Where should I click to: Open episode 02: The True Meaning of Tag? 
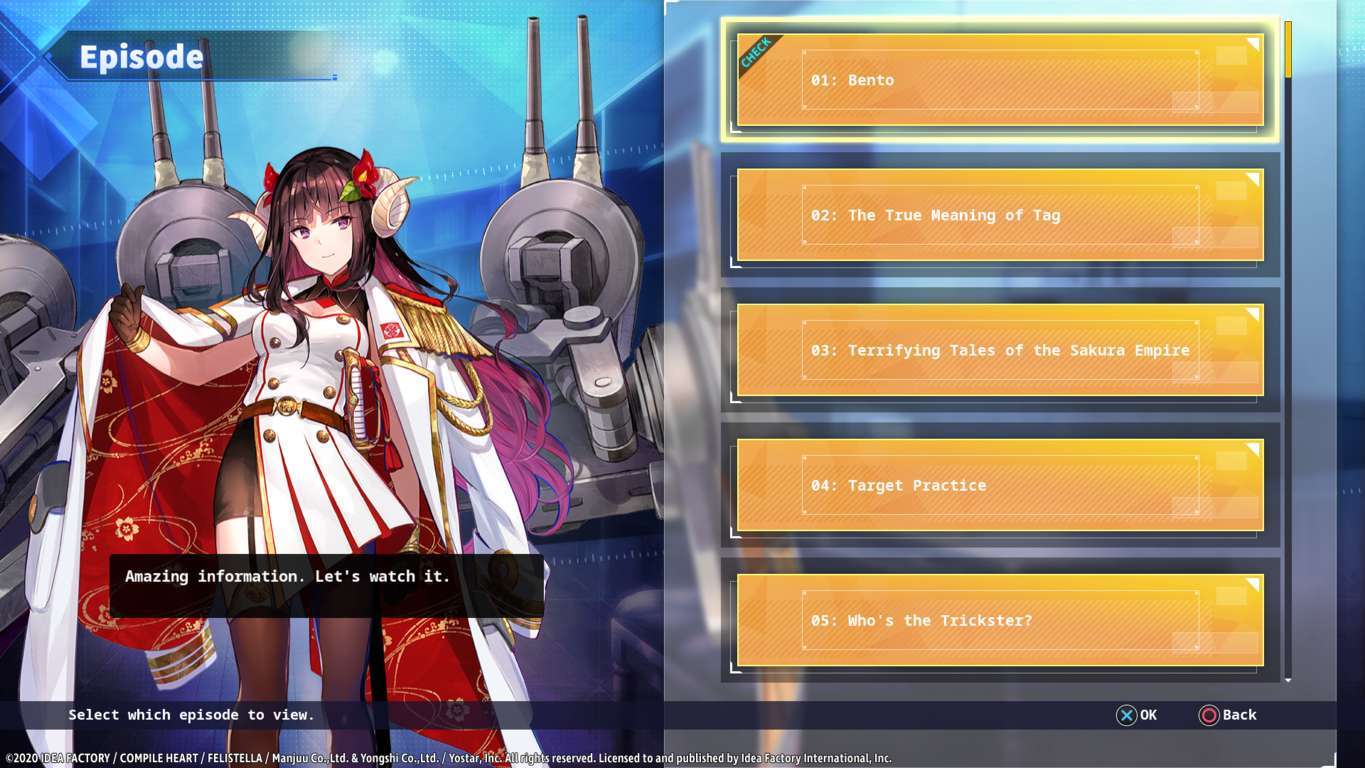[x=1000, y=215]
